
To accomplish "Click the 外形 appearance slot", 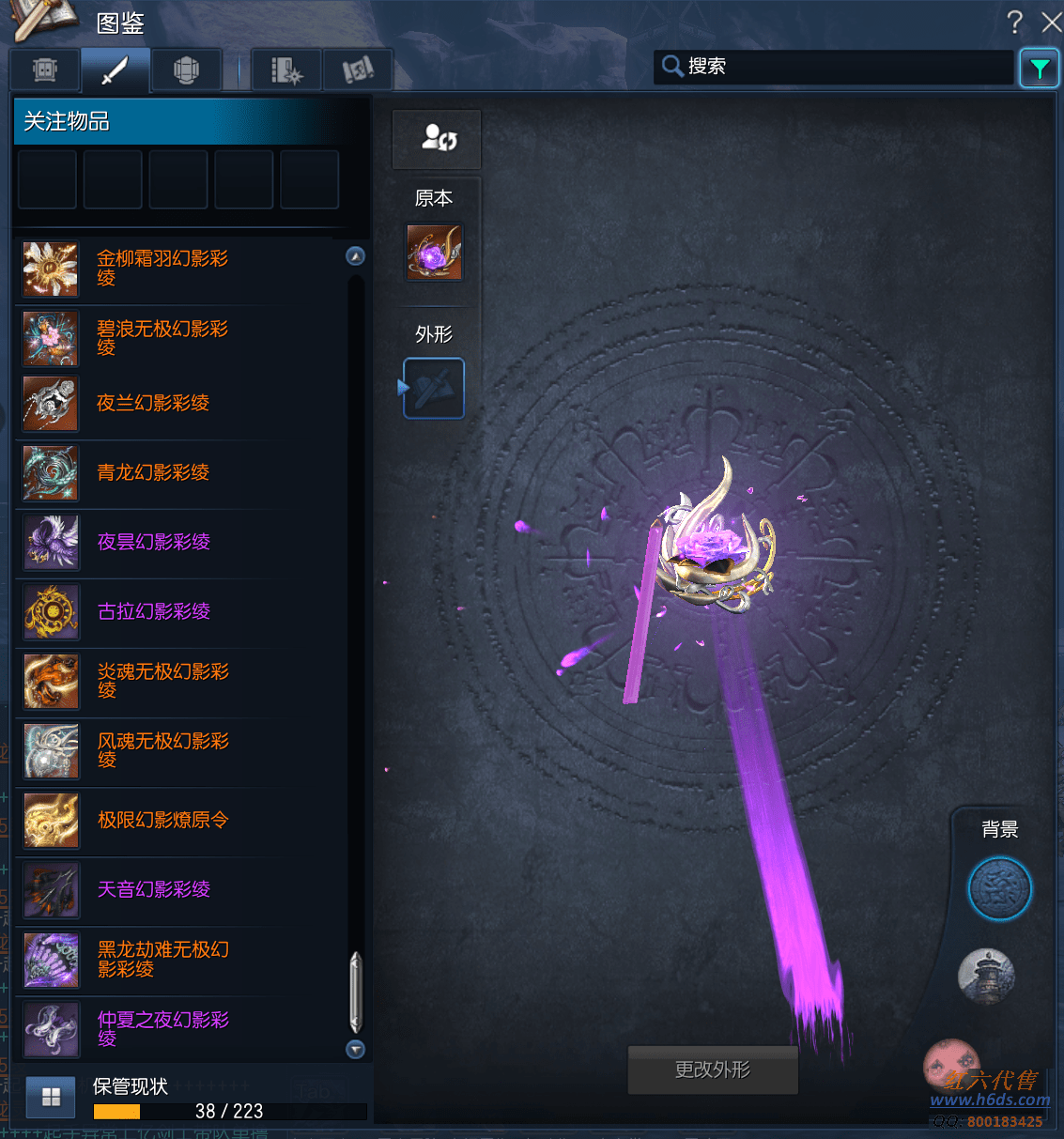I will pos(434,388).
